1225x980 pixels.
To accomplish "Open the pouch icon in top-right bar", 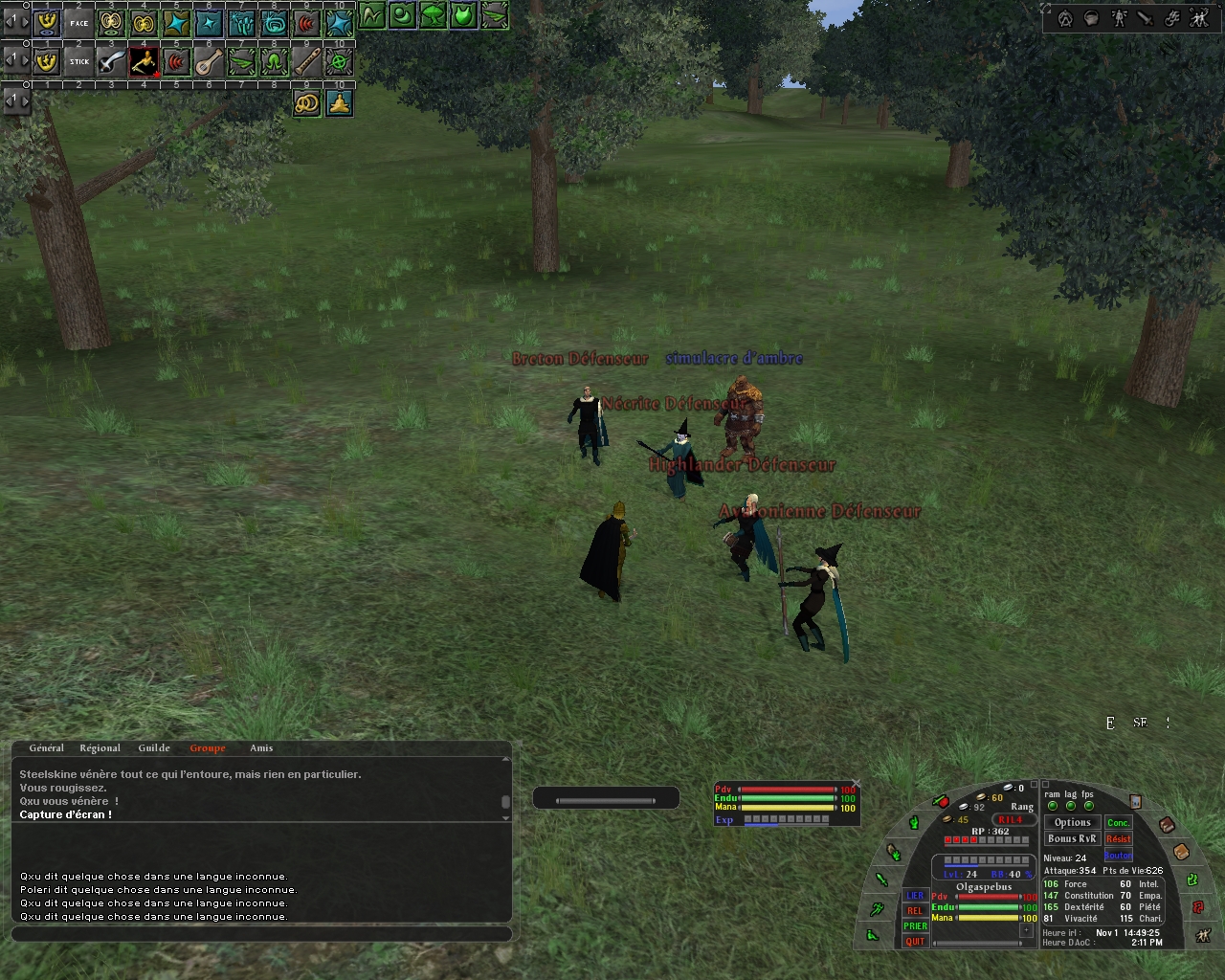I will [x=1092, y=18].
